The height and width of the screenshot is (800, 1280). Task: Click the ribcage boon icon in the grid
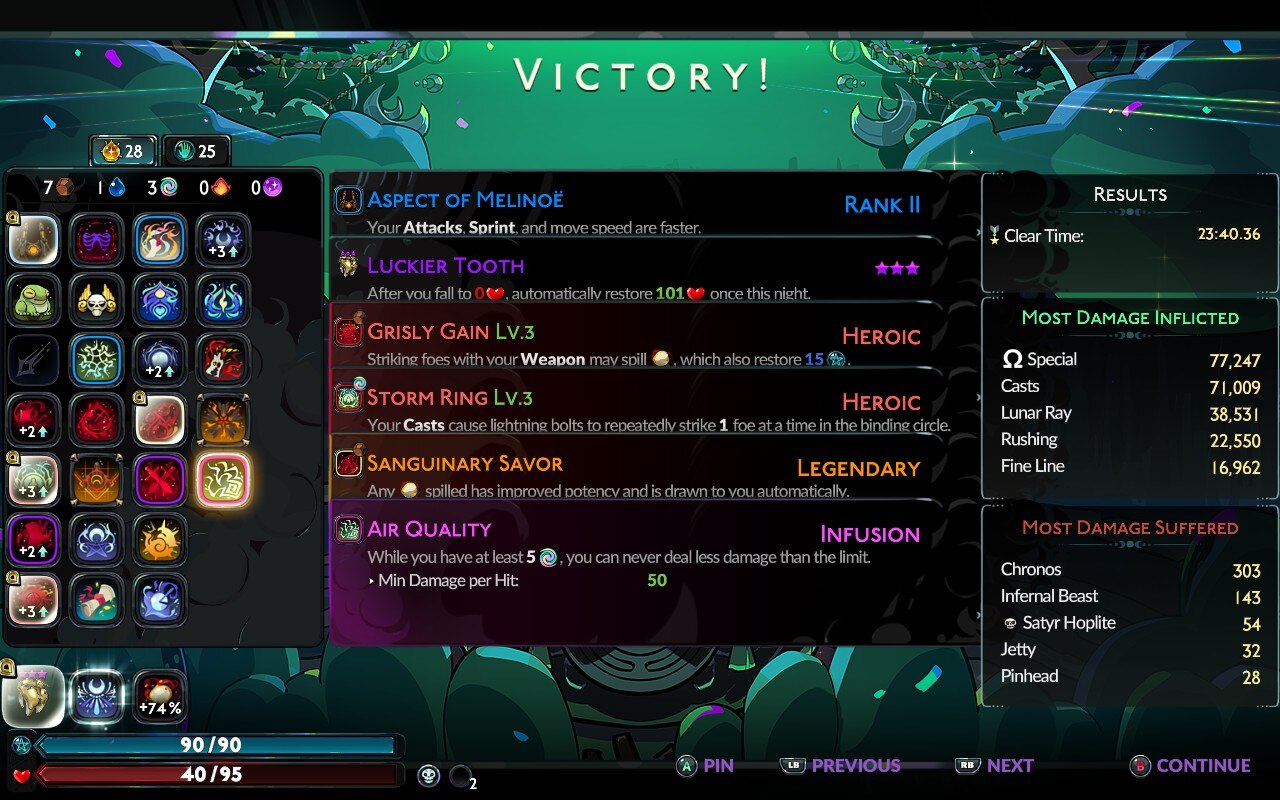97,240
